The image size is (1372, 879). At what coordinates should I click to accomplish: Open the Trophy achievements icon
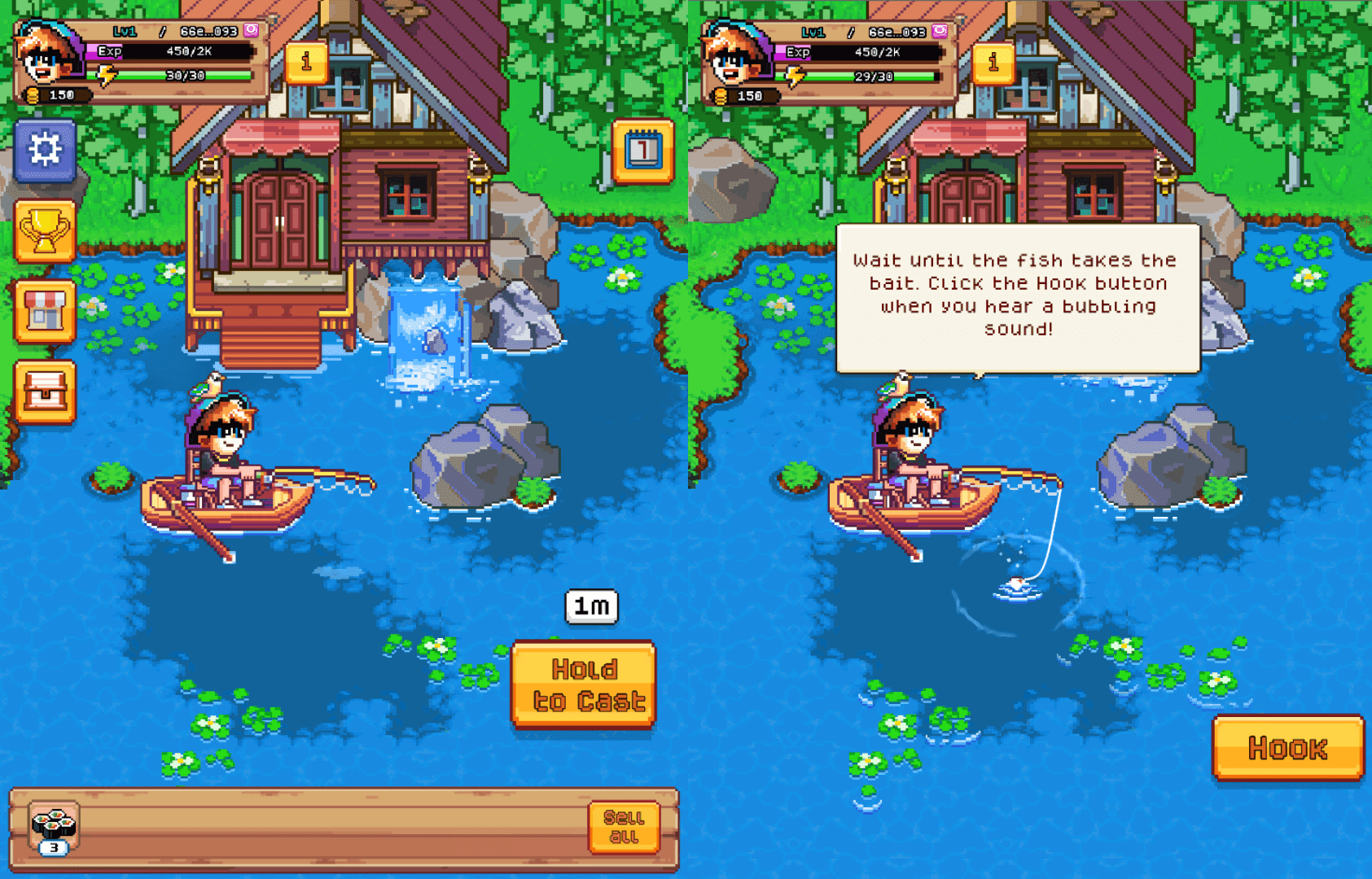click(x=44, y=232)
